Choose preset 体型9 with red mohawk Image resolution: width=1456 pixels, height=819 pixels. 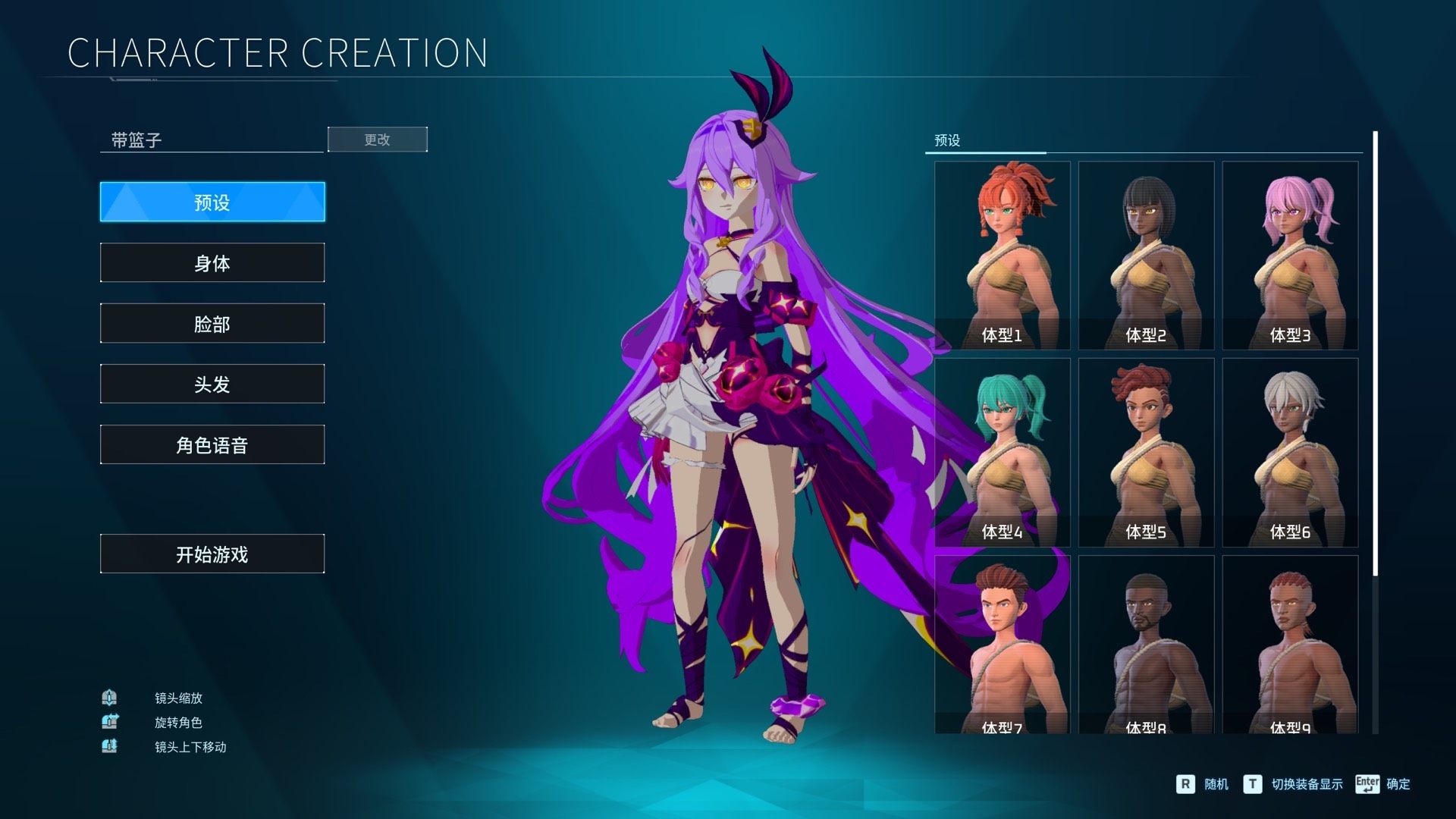(1290, 645)
